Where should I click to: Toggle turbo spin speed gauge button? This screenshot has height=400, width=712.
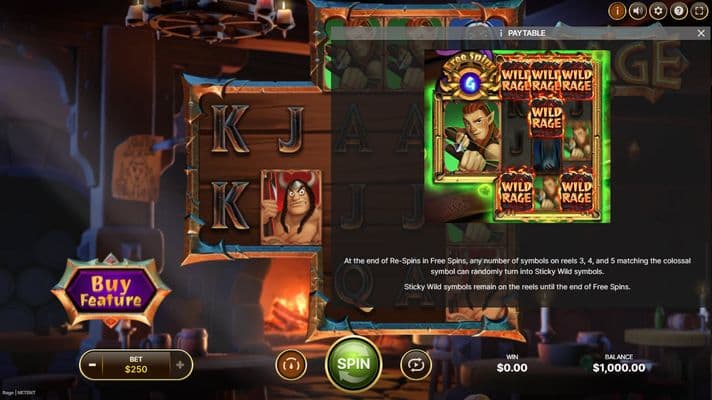[x=291, y=364]
